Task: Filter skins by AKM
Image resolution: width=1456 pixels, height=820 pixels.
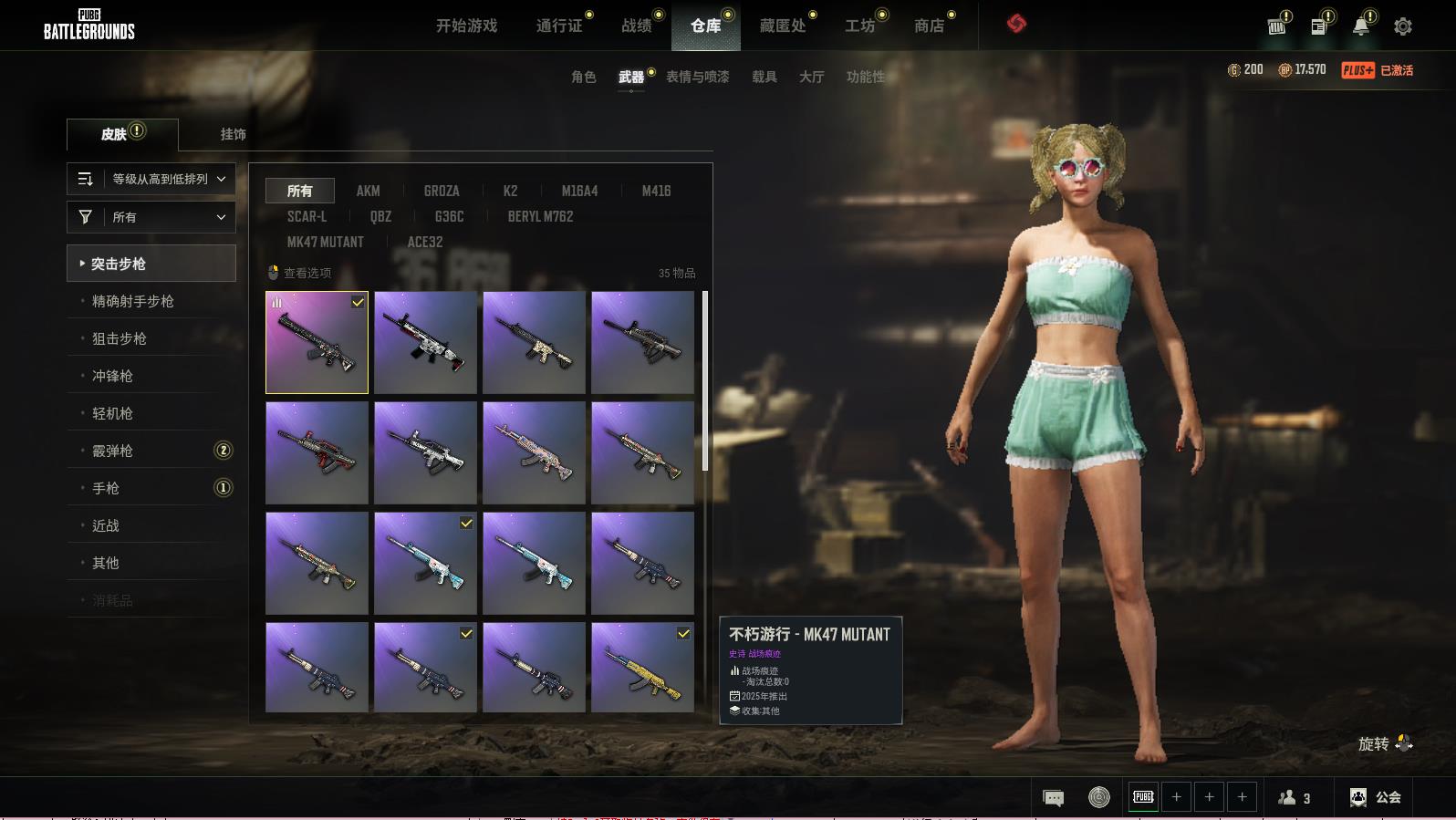Action: (368, 191)
